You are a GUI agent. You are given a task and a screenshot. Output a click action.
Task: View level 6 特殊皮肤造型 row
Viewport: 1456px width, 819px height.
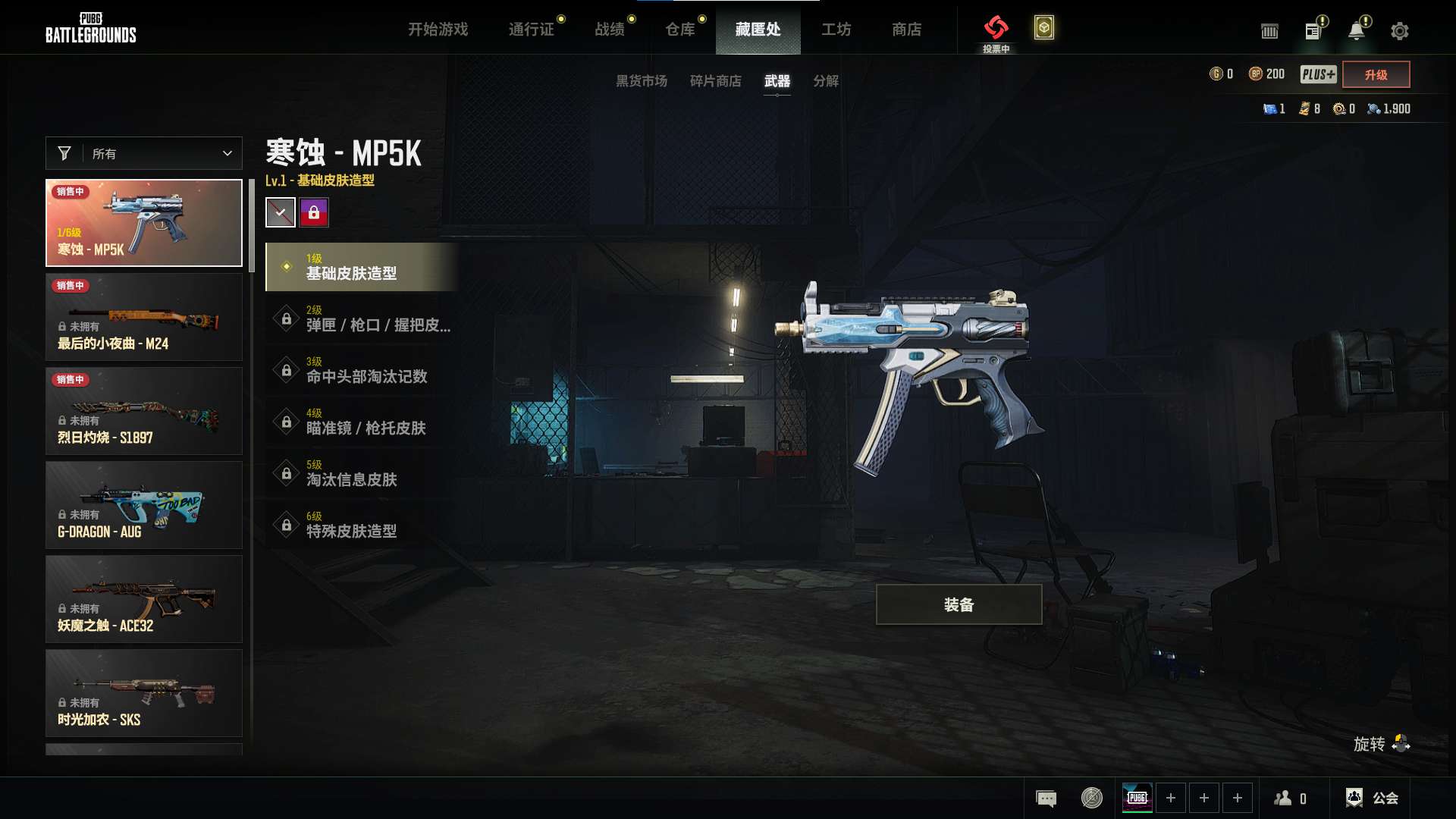coord(360,525)
